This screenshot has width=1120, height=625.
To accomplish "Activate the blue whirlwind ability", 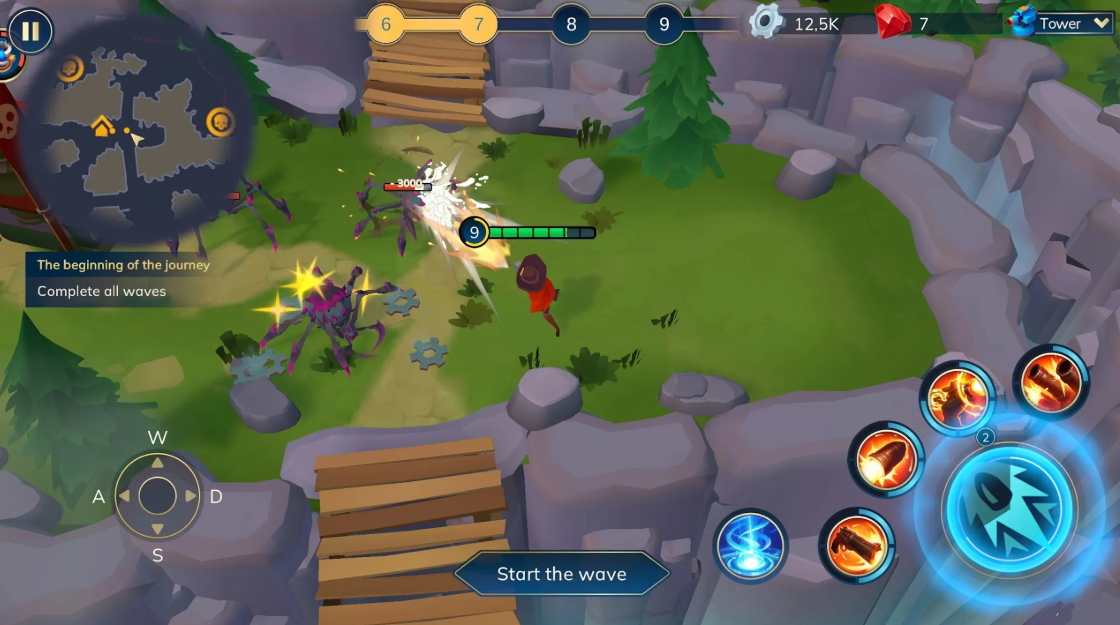I will click(x=750, y=546).
